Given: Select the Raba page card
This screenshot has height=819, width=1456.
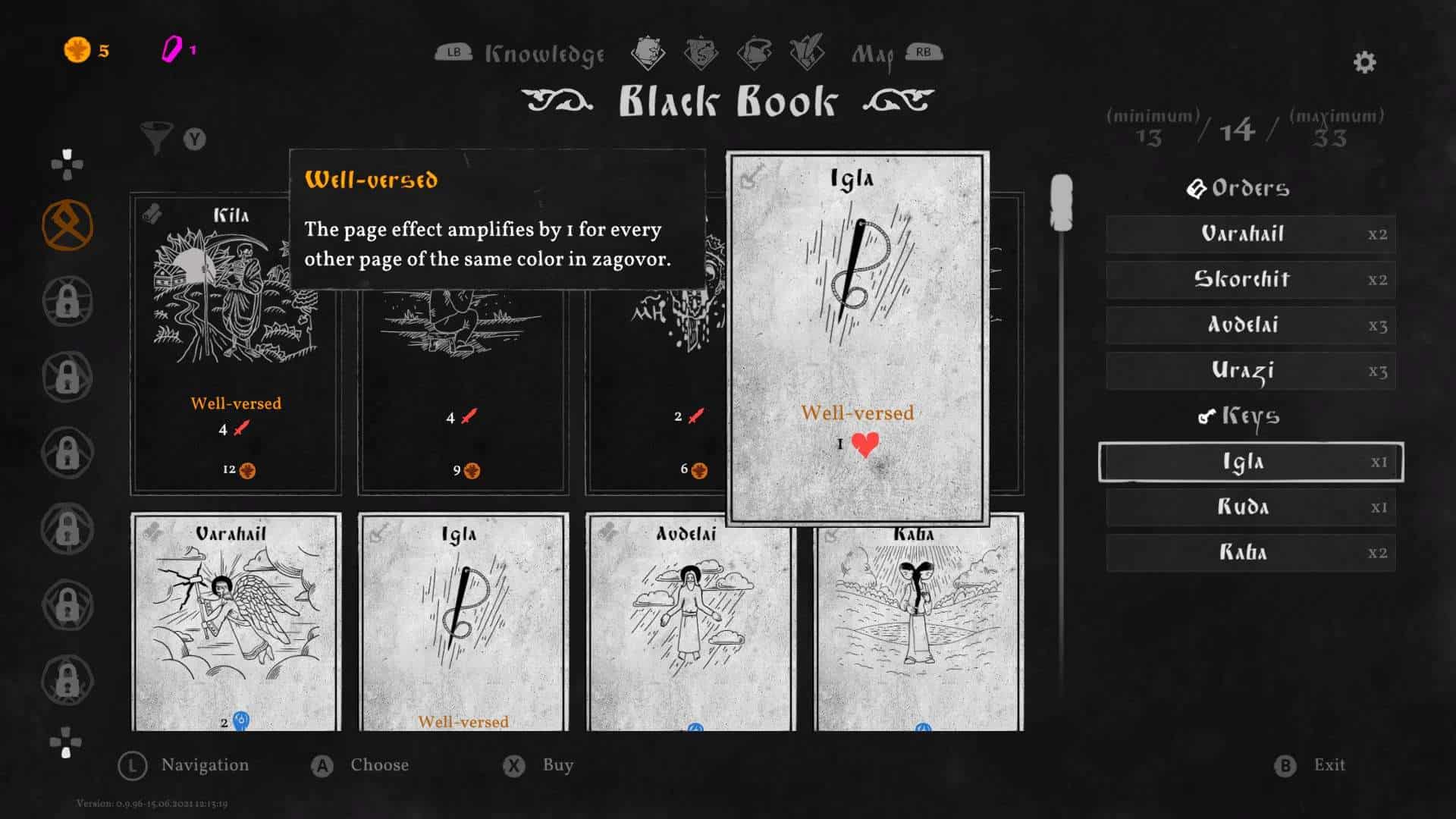Looking at the screenshot, I should [918, 622].
